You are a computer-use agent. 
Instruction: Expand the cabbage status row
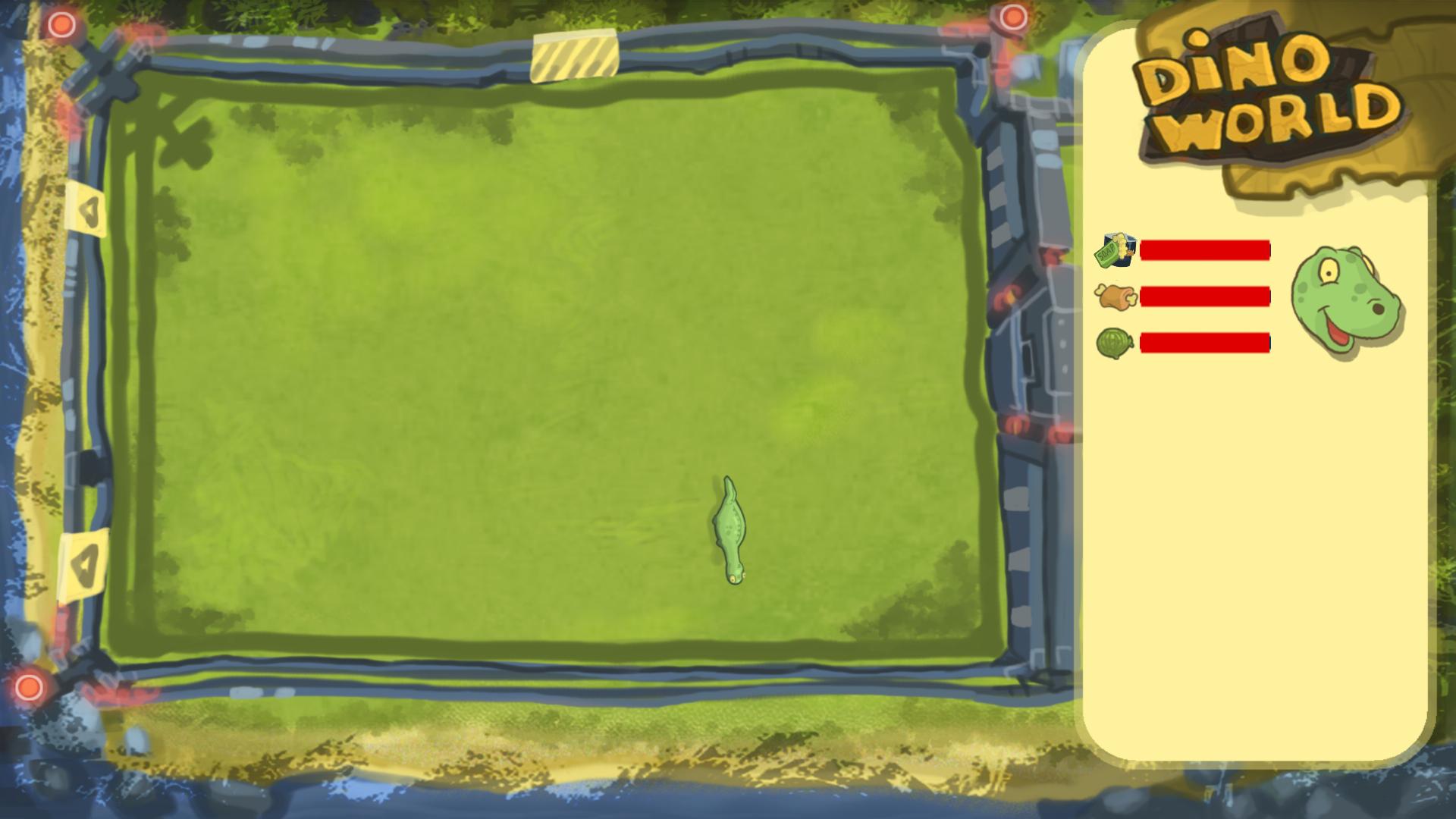point(1206,343)
